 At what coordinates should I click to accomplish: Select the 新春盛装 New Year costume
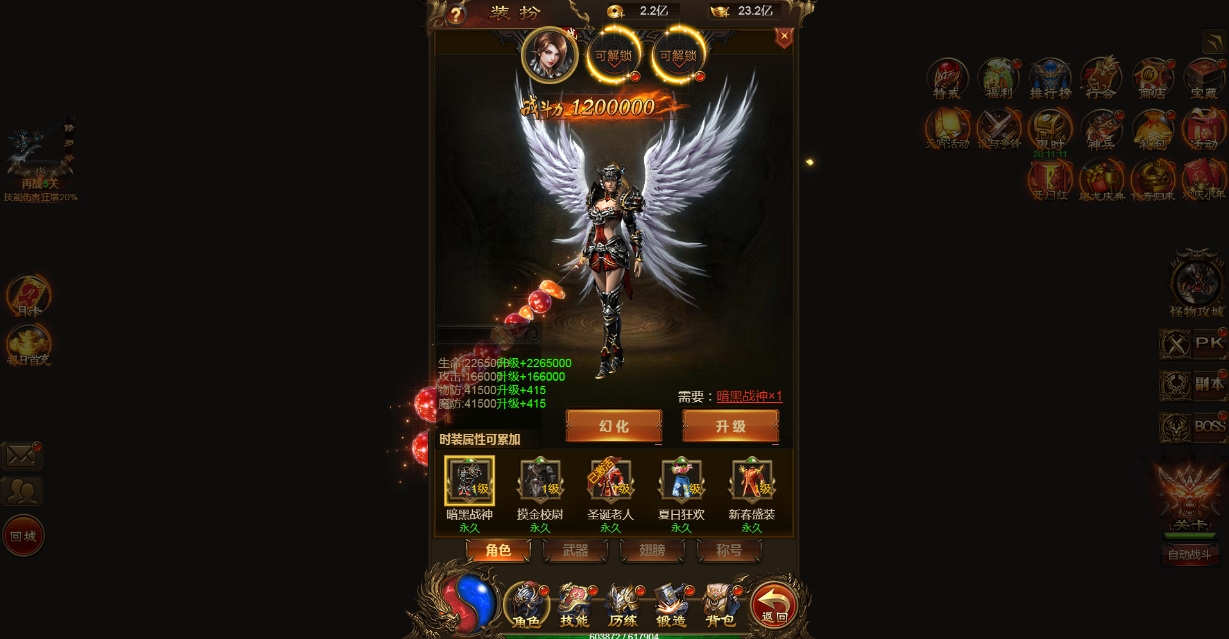(752, 482)
